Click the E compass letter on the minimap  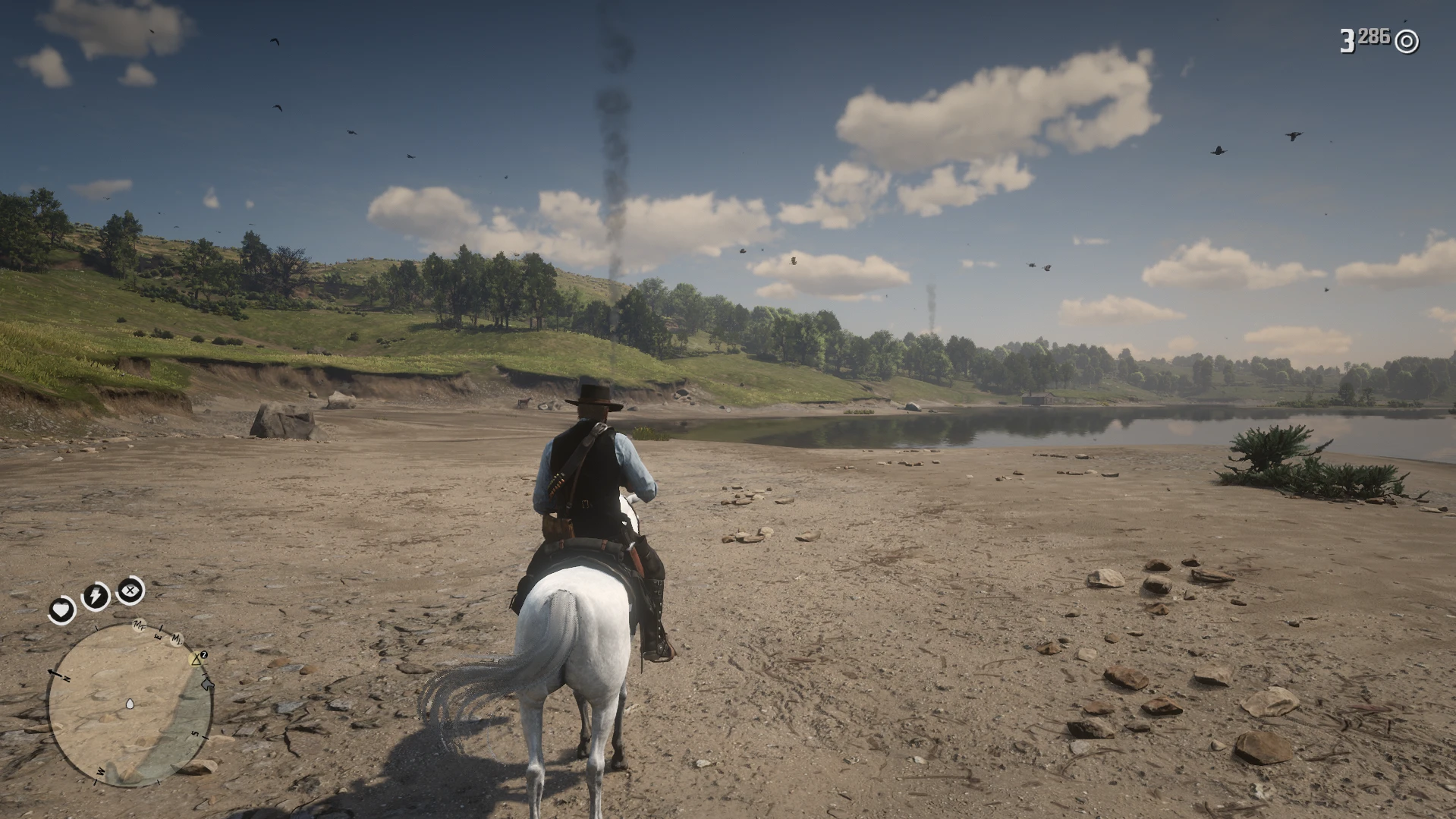[159, 636]
